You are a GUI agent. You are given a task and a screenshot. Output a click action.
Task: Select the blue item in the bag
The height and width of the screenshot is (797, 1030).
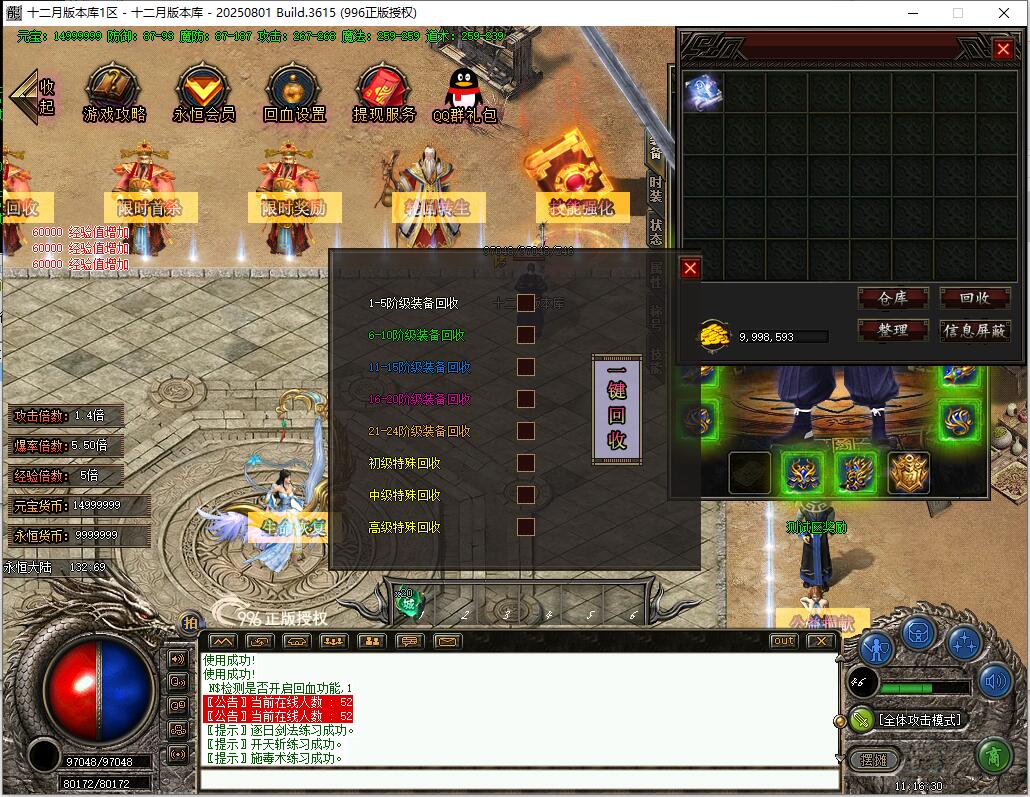click(x=703, y=94)
